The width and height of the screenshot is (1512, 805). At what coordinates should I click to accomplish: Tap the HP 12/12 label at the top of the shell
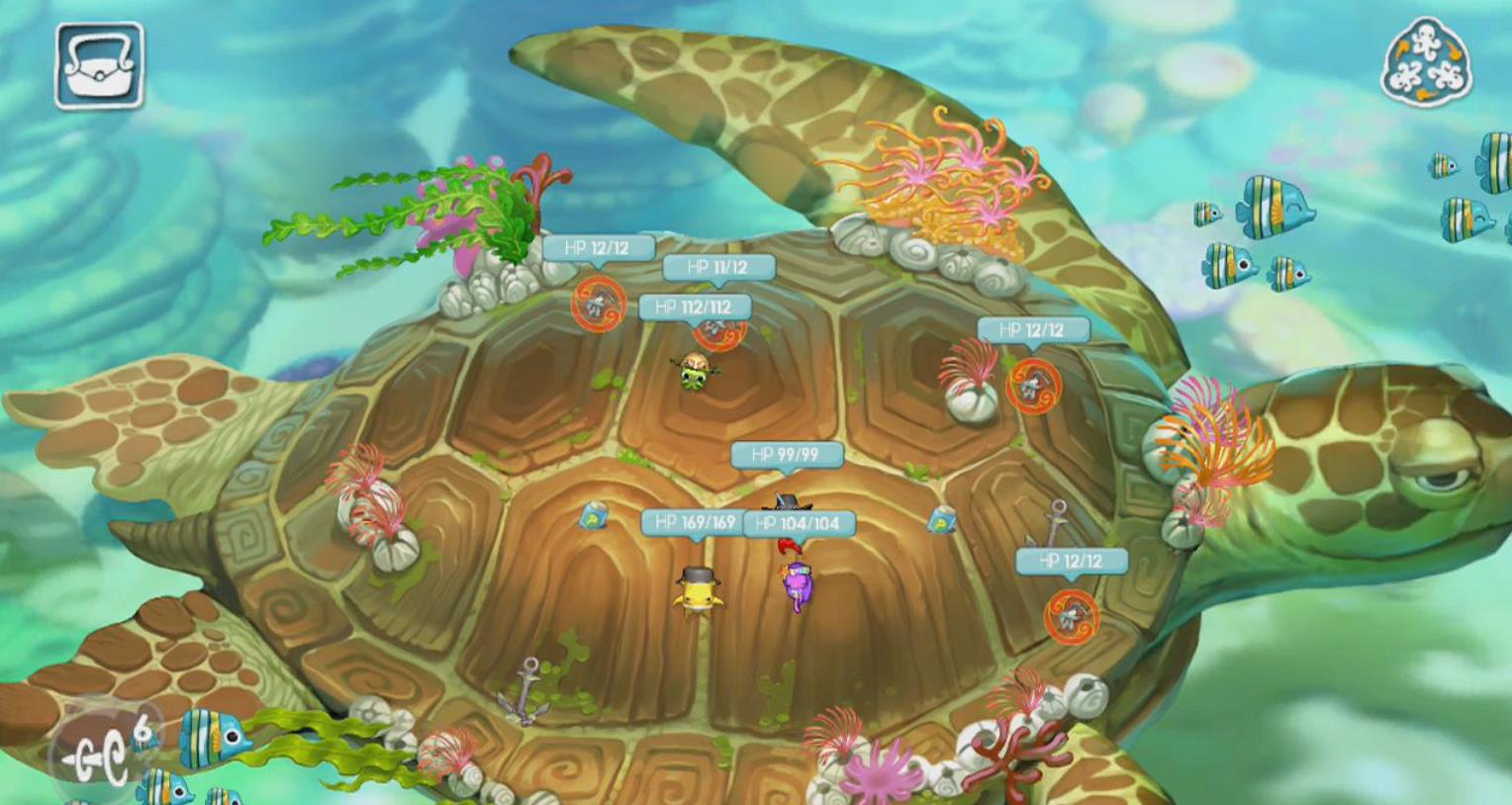tap(596, 249)
